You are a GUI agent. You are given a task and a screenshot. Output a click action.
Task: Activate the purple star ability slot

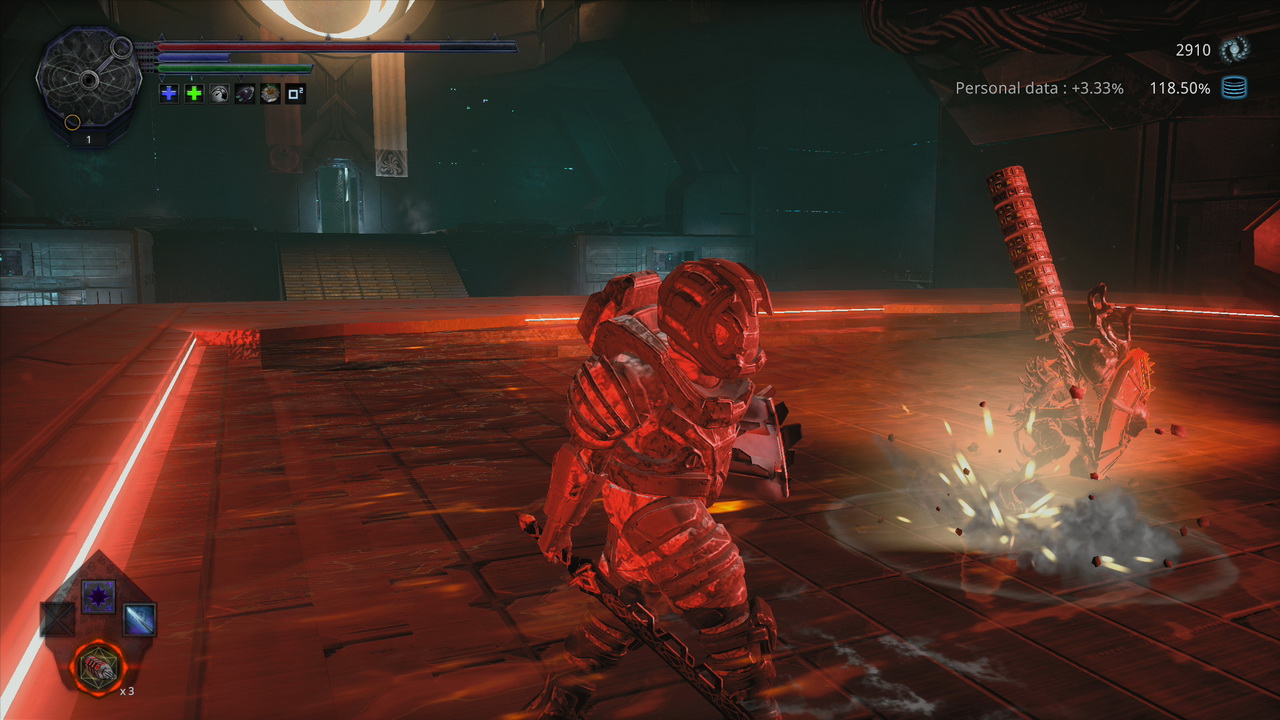[98, 597]
